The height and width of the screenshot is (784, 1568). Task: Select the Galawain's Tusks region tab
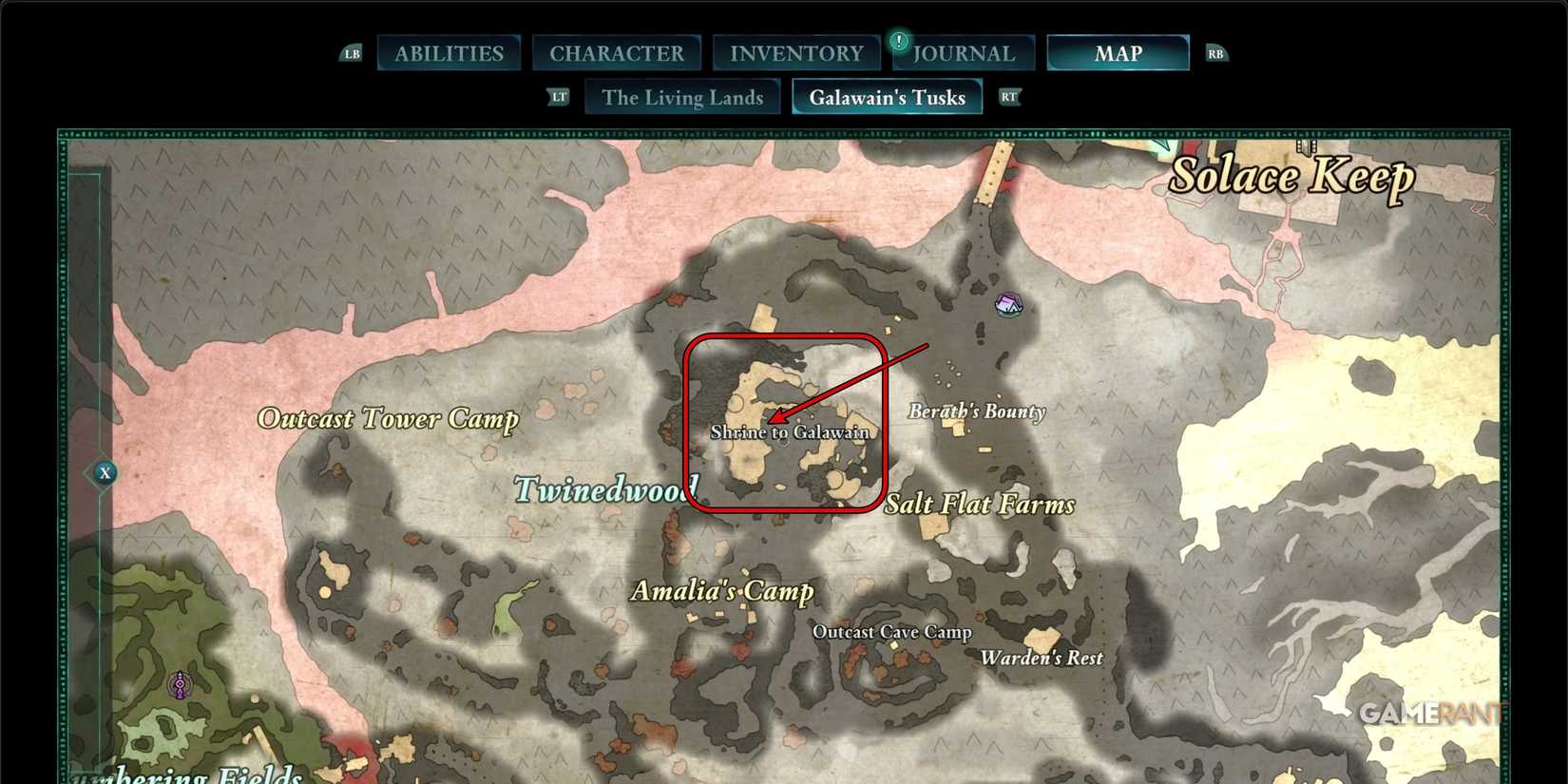click(x=887, y=96)
